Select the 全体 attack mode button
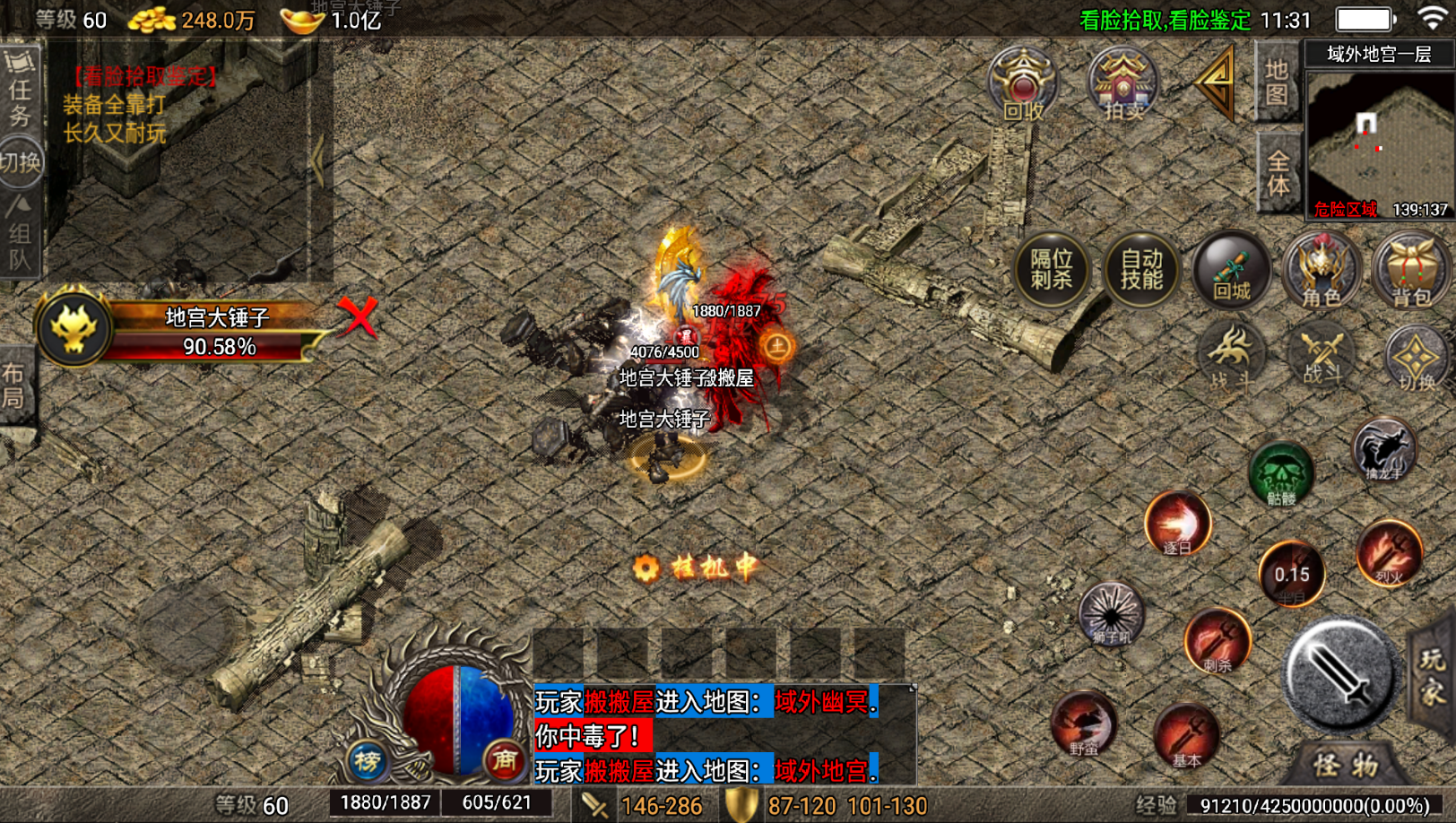1456x823 pixels. (1278, 172)
